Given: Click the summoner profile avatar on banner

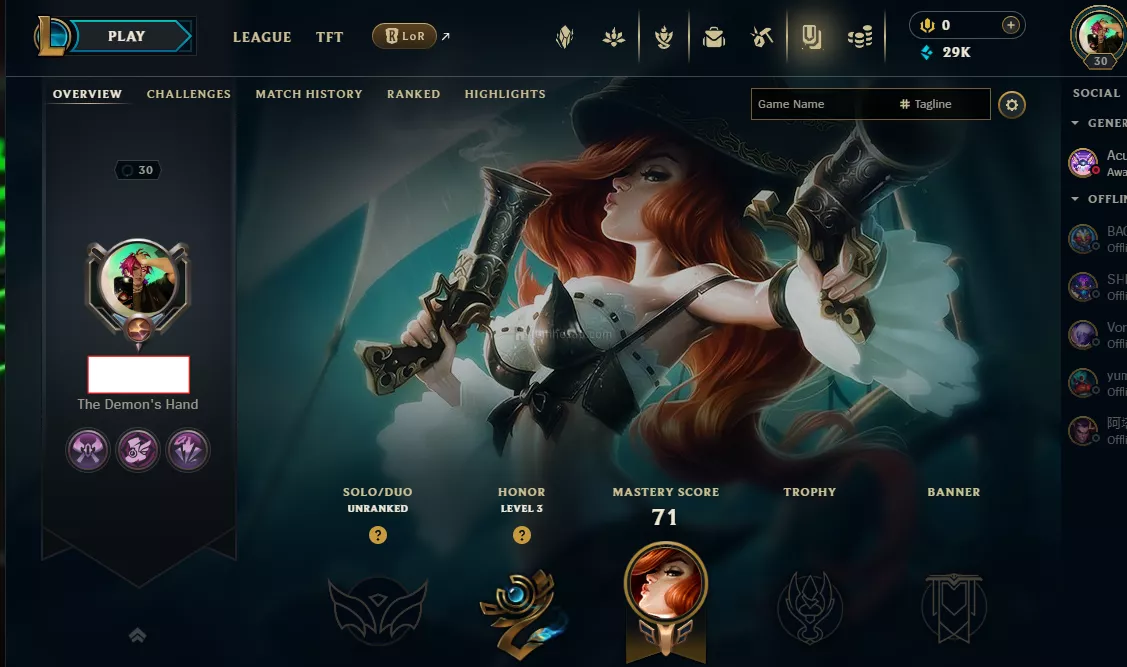Looking at the screenshot, I should point(139,282).
